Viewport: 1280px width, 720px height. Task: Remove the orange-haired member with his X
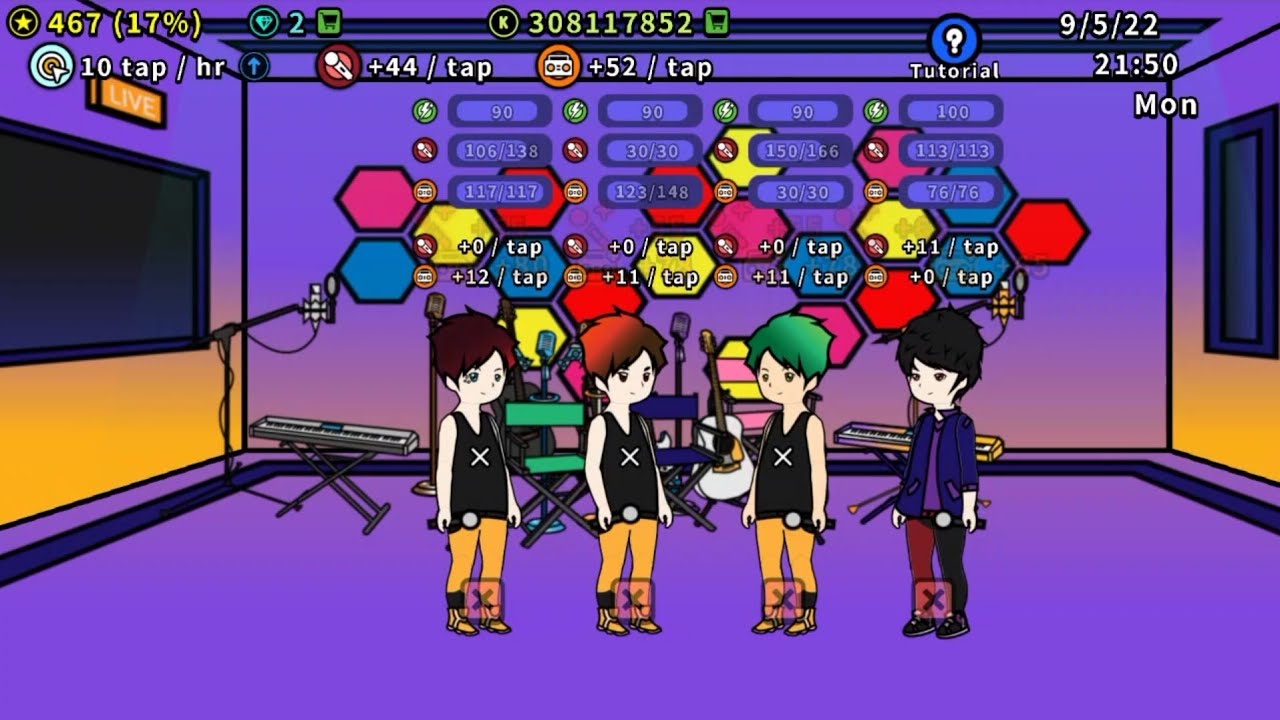(632, 600)
